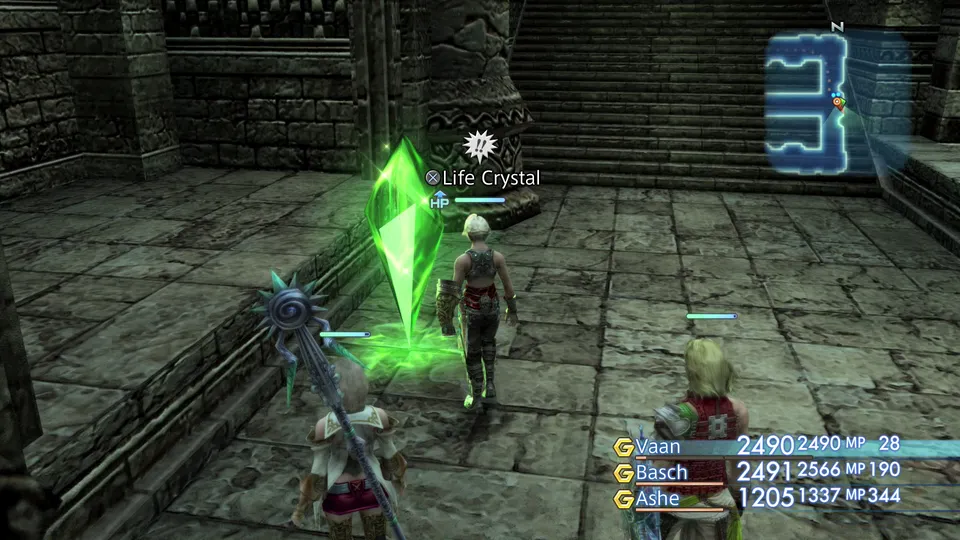Click the gambit icon next to Ashe
This screenshot has width=960, height=540.
click(x=624, y=498)
